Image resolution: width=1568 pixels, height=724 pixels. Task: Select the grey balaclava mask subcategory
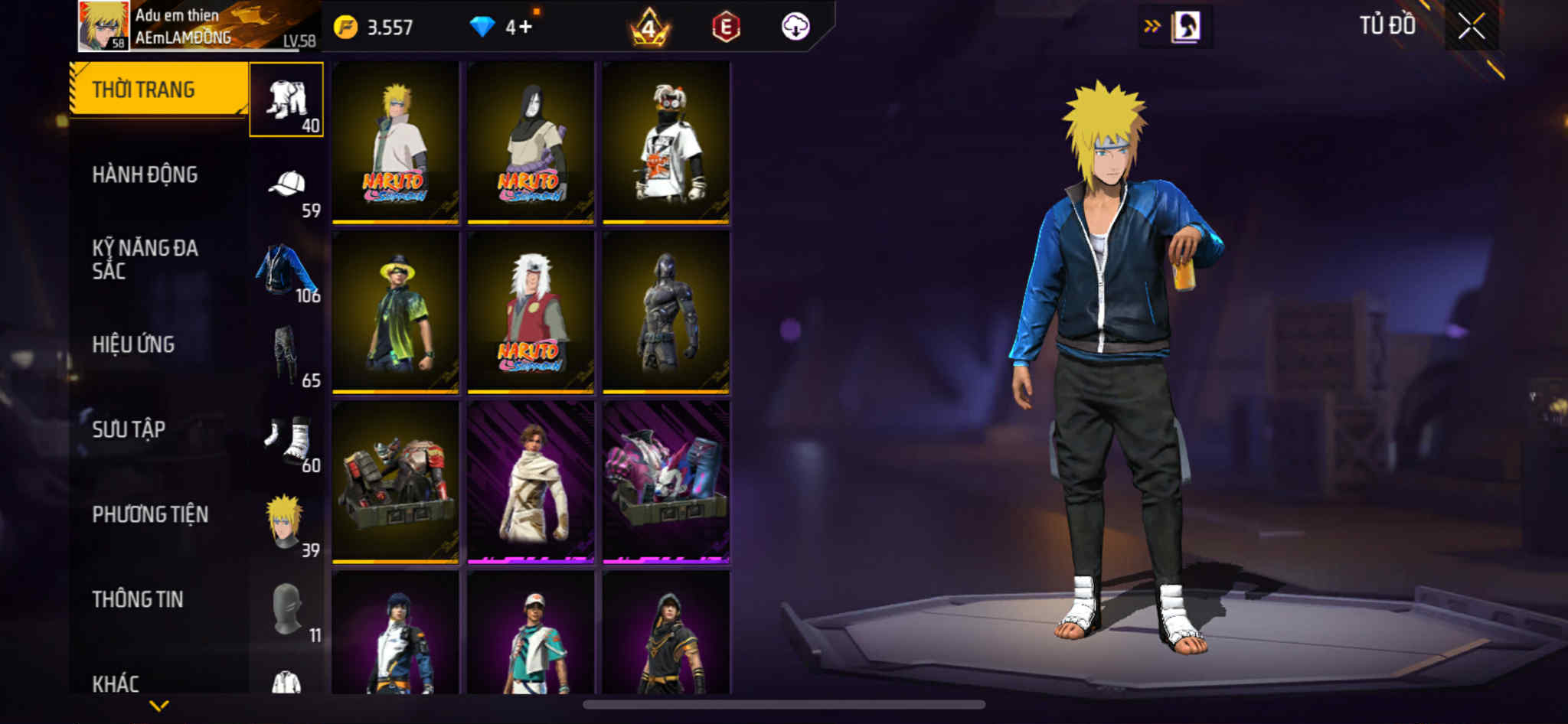[x=287, y=609]
